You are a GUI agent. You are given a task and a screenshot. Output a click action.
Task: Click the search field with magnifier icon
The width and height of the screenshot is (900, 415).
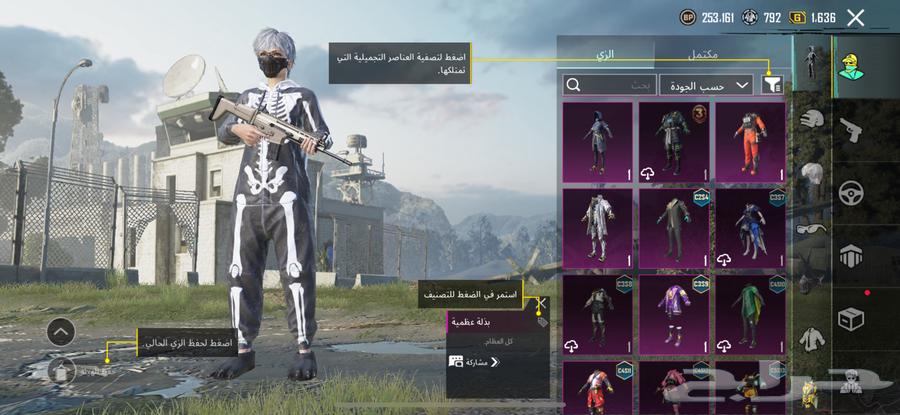(610, 85)
